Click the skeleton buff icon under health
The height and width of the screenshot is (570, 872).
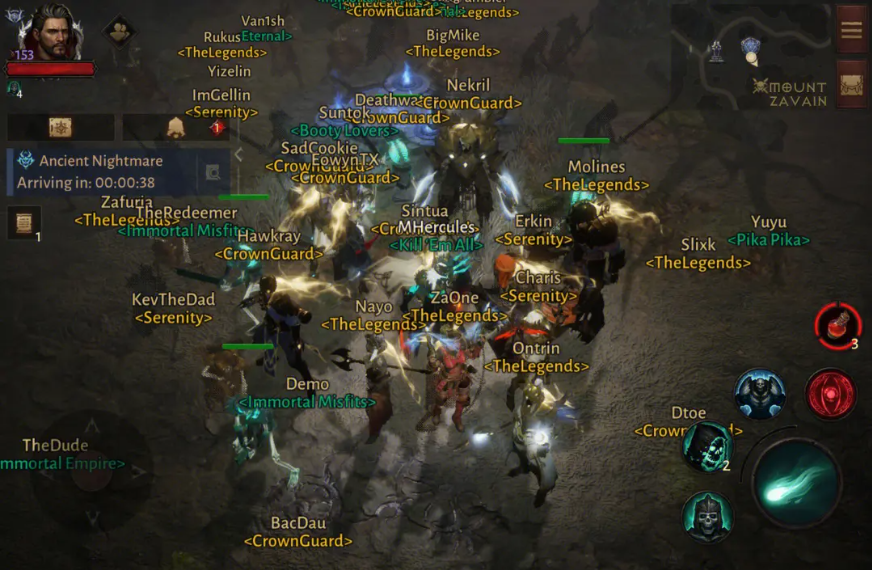pyautogui.click(x=13, y=88)
